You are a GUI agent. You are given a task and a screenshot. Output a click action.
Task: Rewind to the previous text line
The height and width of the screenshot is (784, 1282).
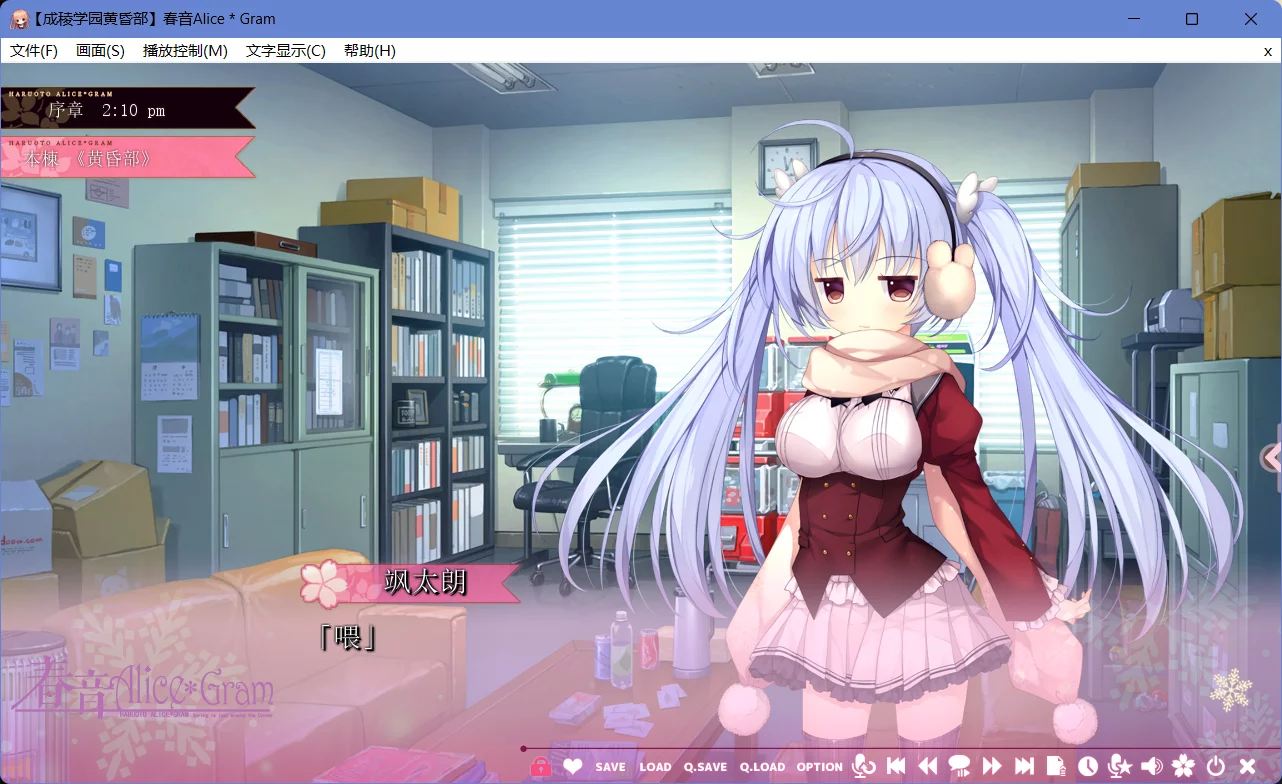click(927, 765)
